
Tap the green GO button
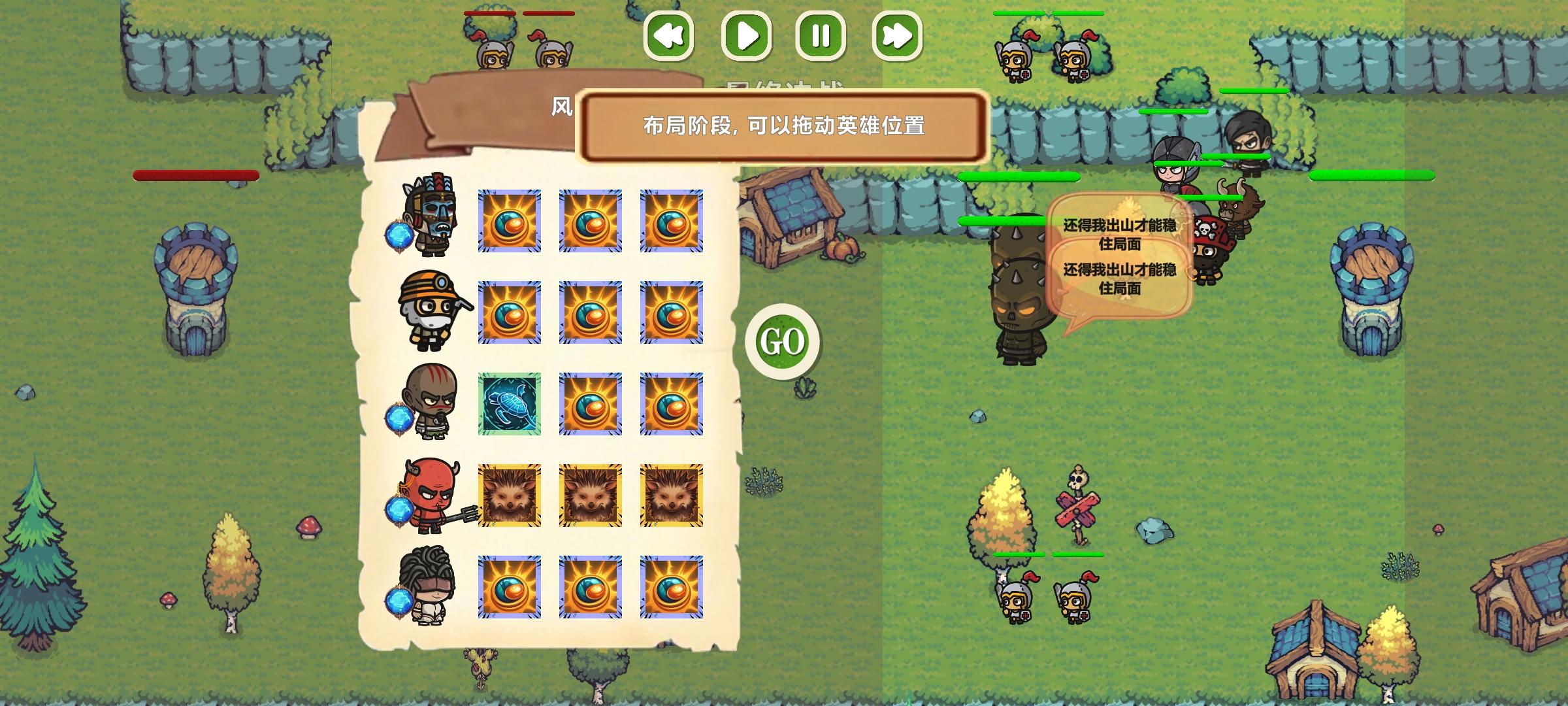click(x=783, y=342)
